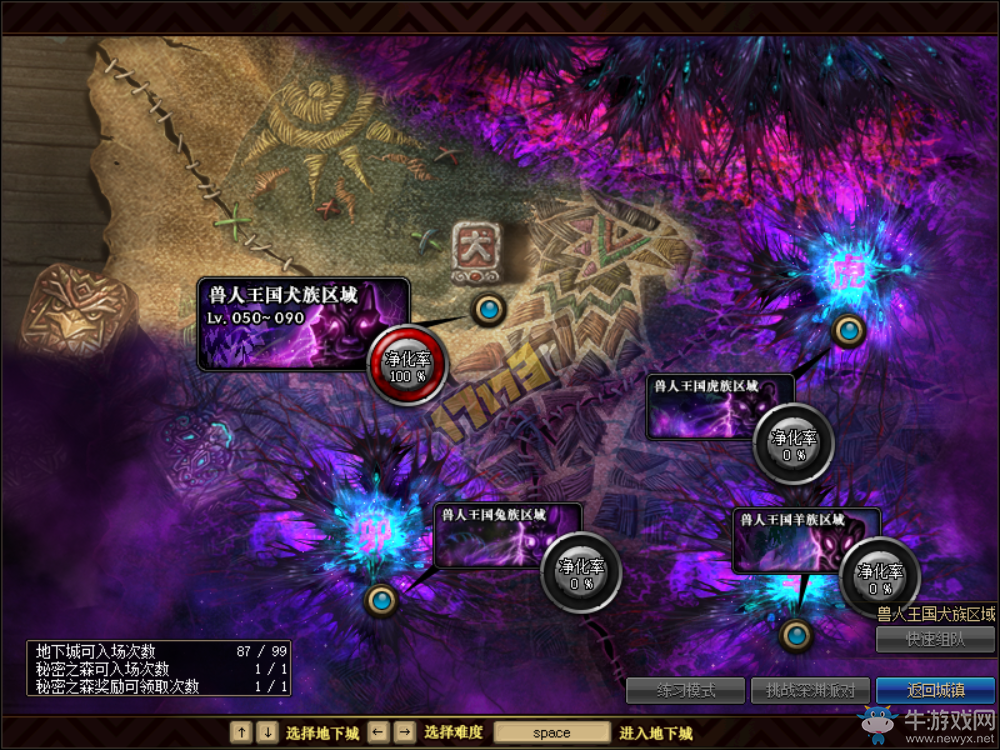Select the blue node under the rabbit portal
1000x750 pixels.
(x=381, y=600)
